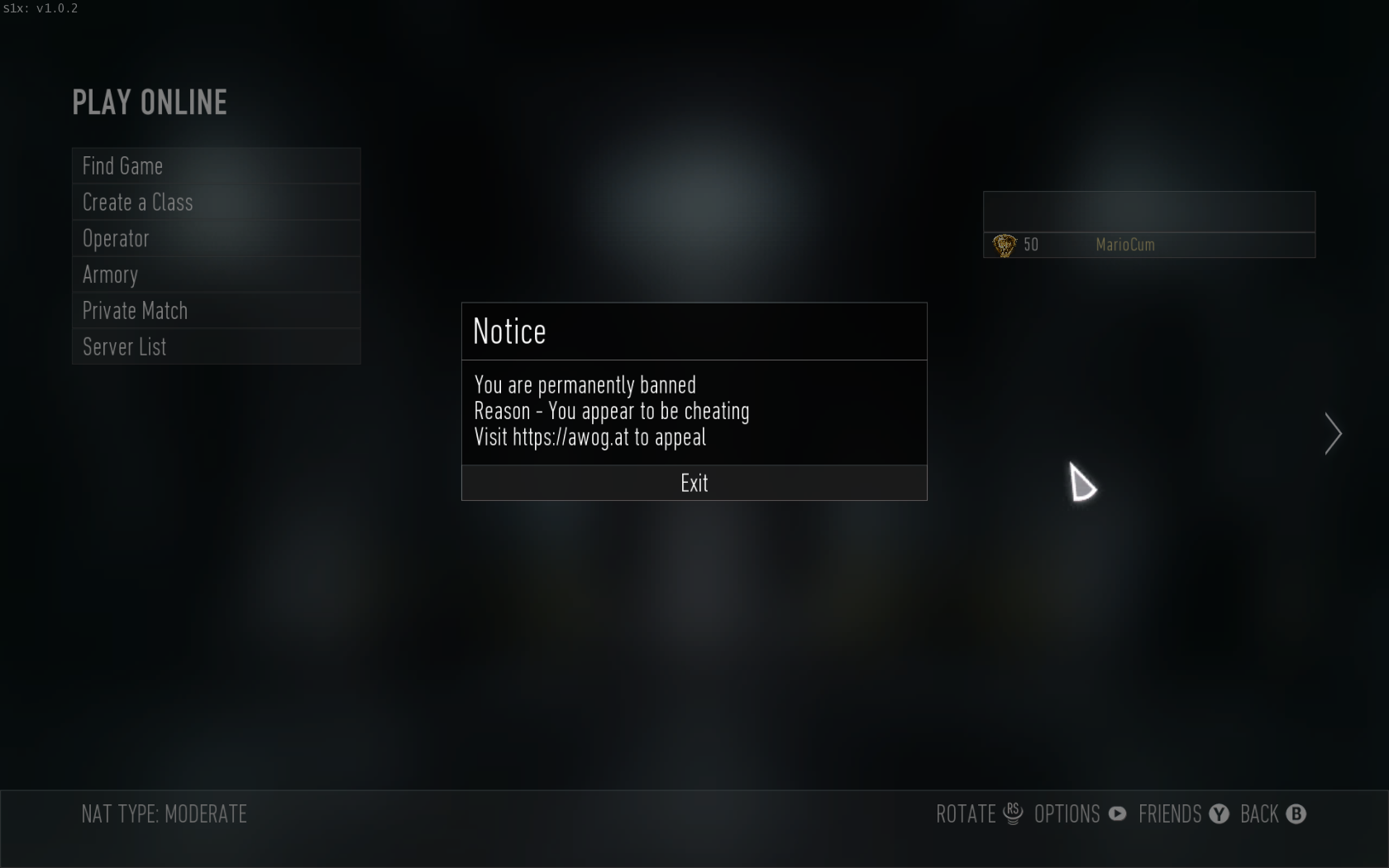Expand the right-side navigation chevron
This screenshot has width=1389, height=868.
[1333, 434]
